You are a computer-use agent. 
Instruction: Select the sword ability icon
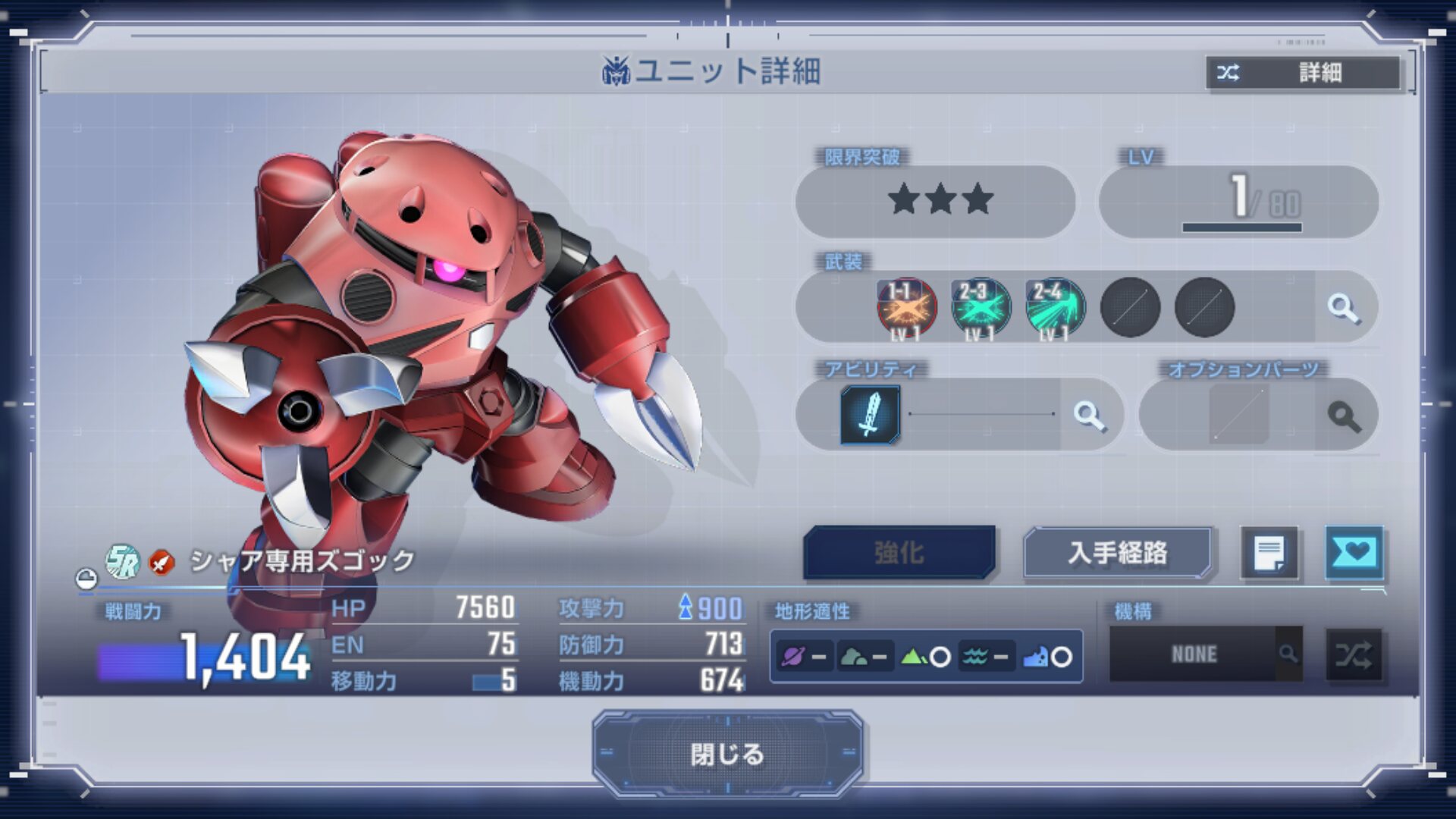[870, 414]
